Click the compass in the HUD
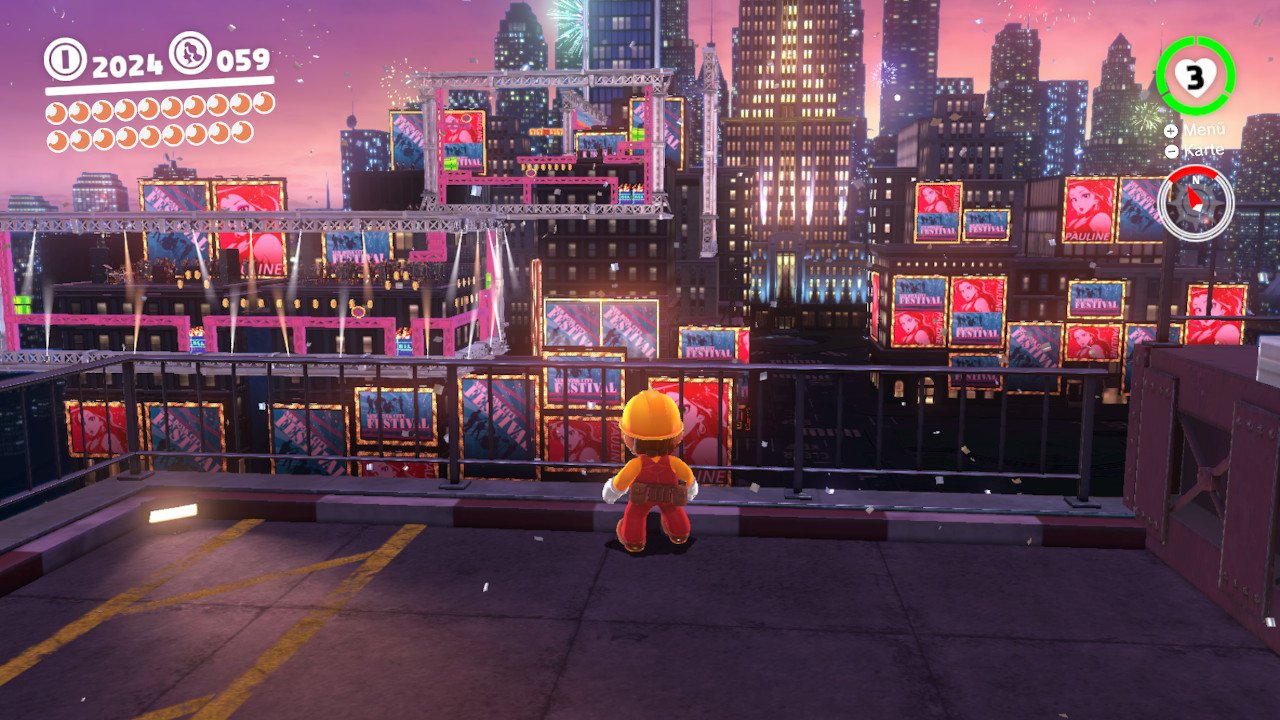The image size is (1280, 720). click(1196, 203)
